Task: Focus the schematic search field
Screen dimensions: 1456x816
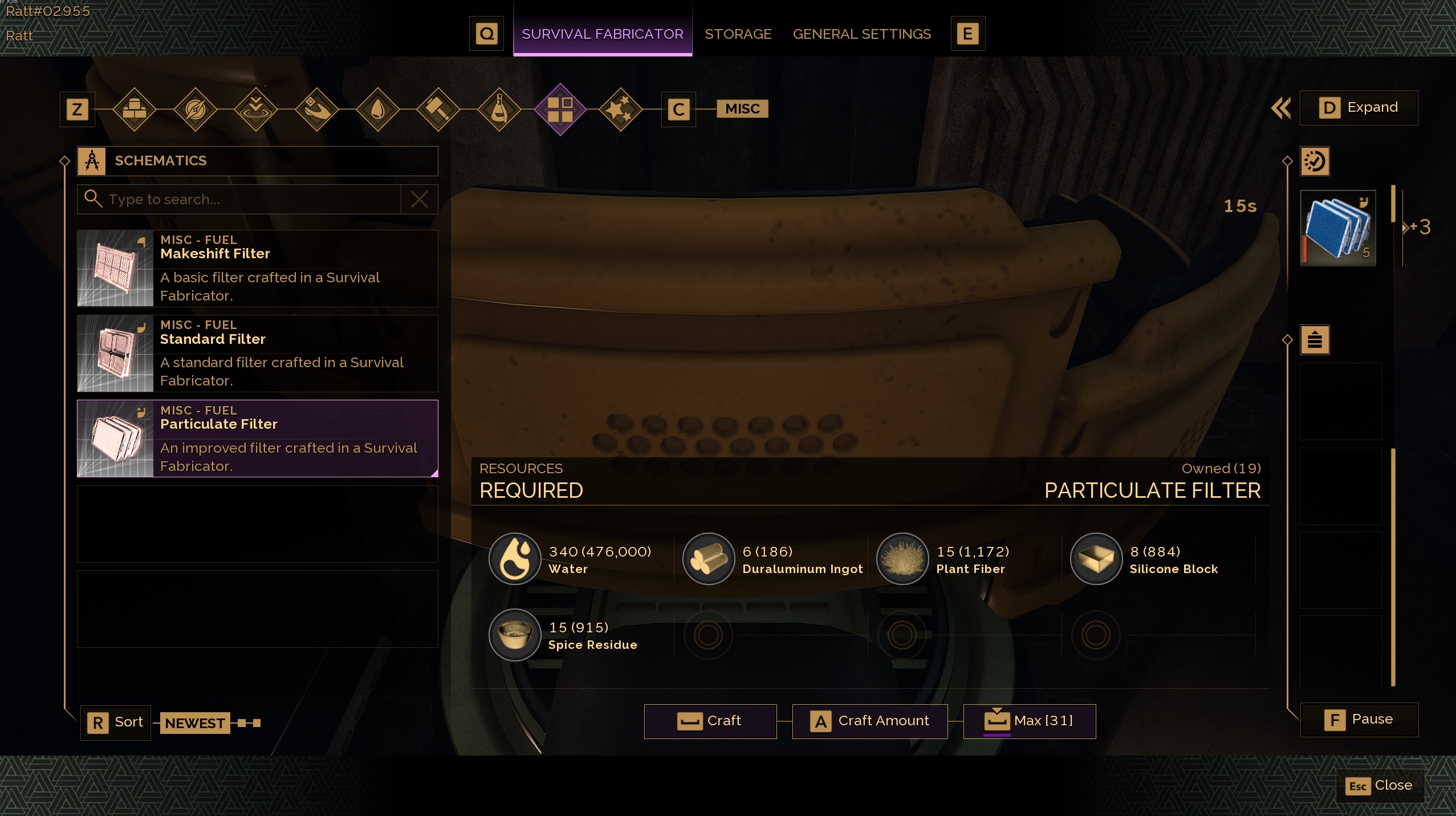Action: pos(251,200)
